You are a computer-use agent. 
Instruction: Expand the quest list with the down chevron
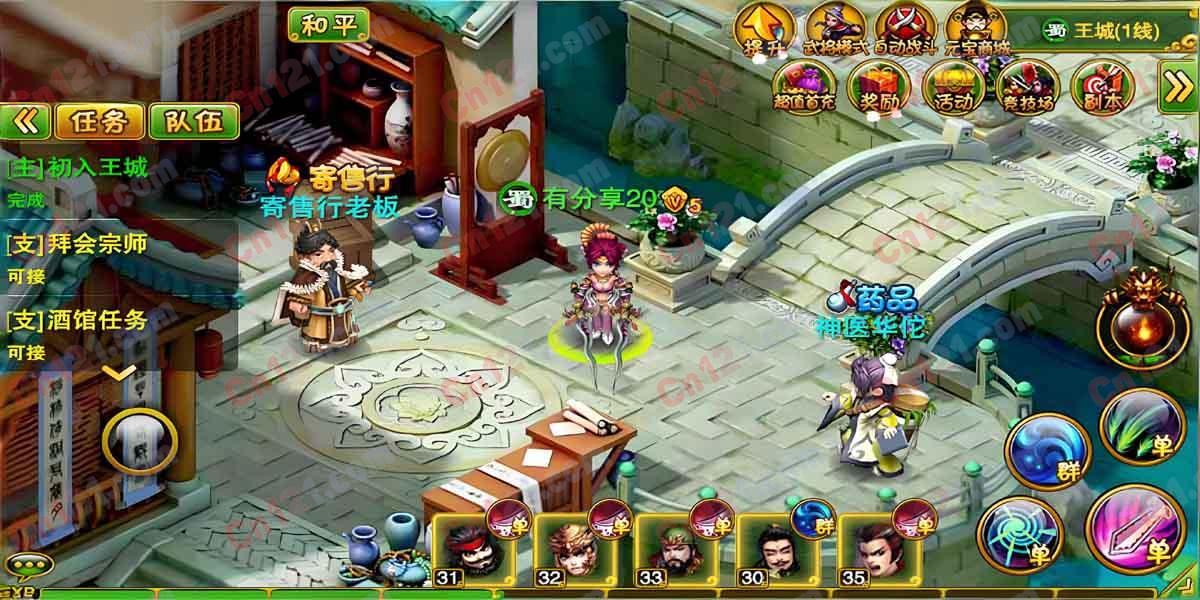tap(120, 373)
